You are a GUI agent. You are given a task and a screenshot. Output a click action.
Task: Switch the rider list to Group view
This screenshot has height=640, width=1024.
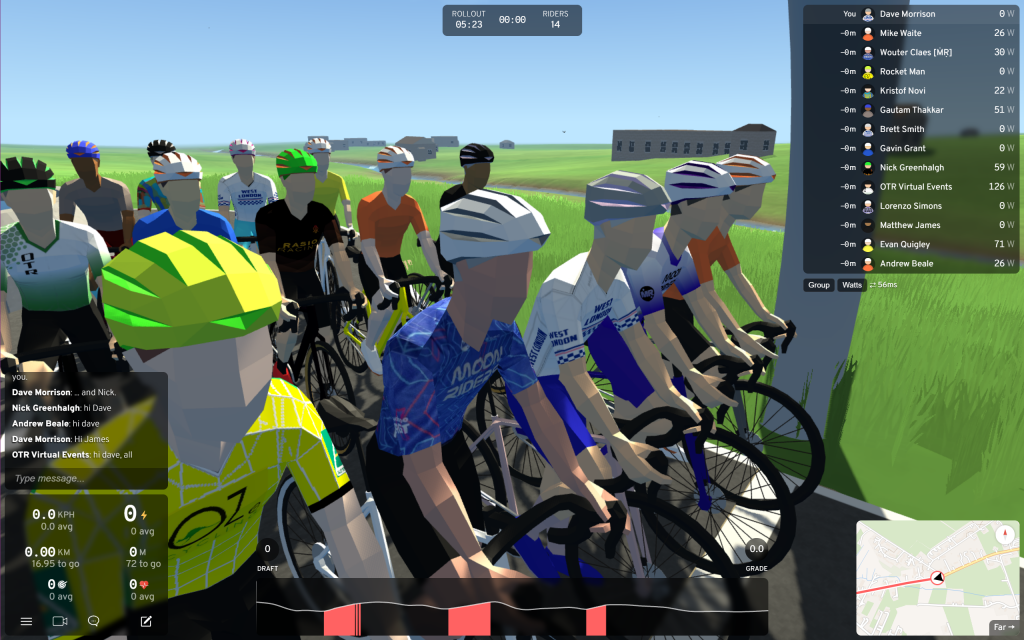click(819, 285)
